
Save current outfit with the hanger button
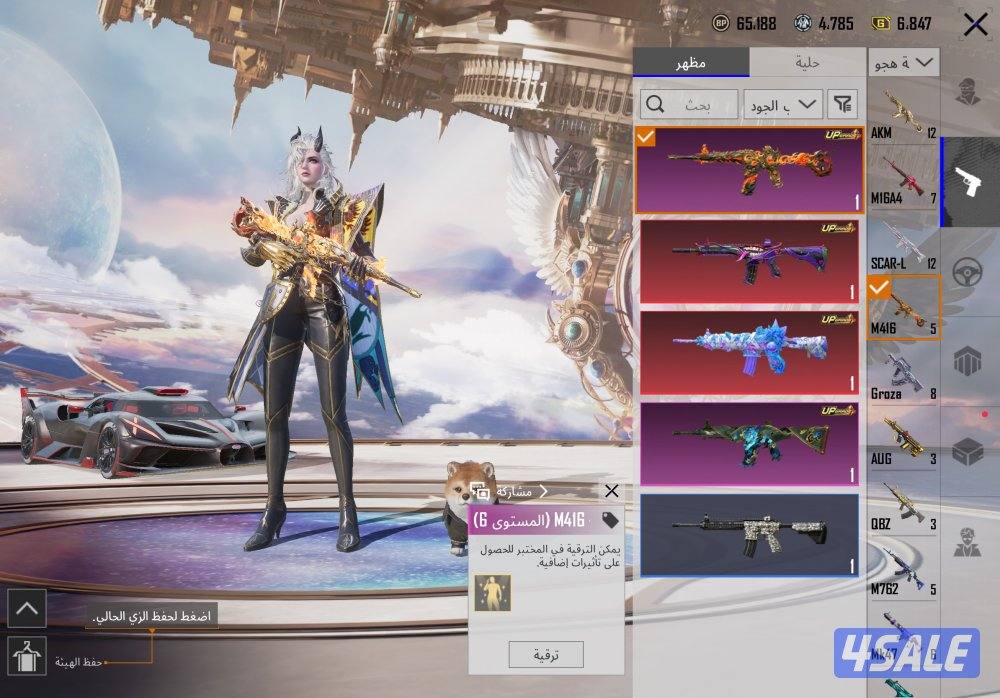[26, 656]
